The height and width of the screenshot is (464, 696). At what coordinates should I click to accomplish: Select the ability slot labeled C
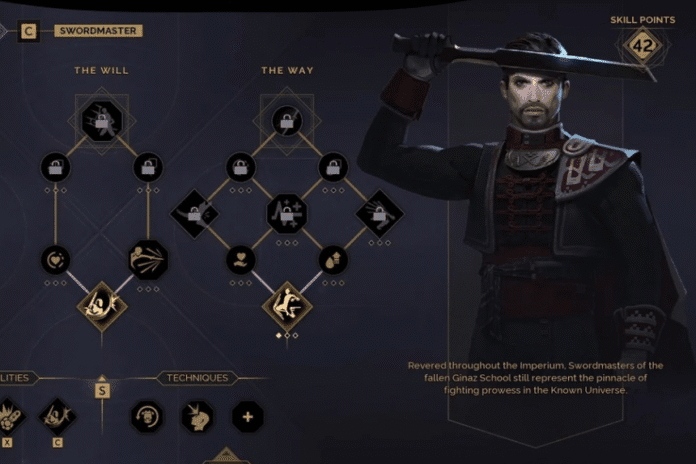point(56,416)
